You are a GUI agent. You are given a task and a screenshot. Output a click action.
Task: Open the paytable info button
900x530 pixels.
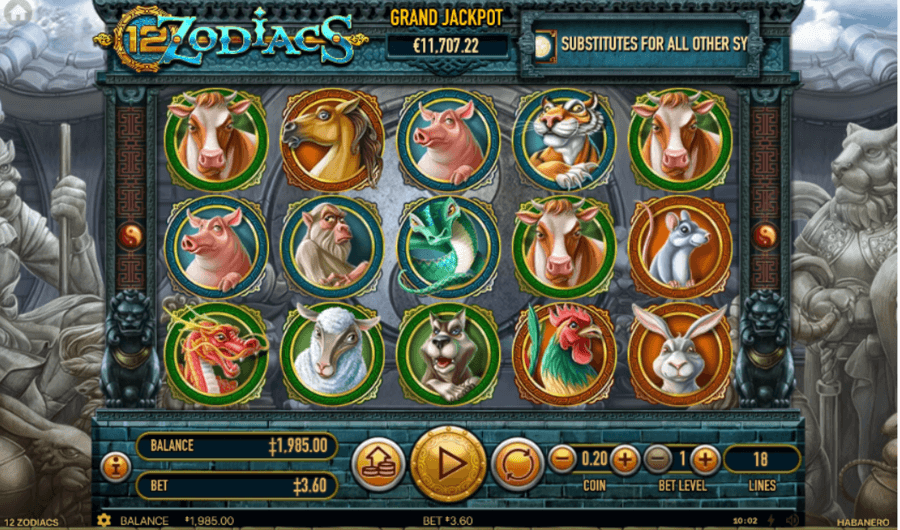coord(114,465)
